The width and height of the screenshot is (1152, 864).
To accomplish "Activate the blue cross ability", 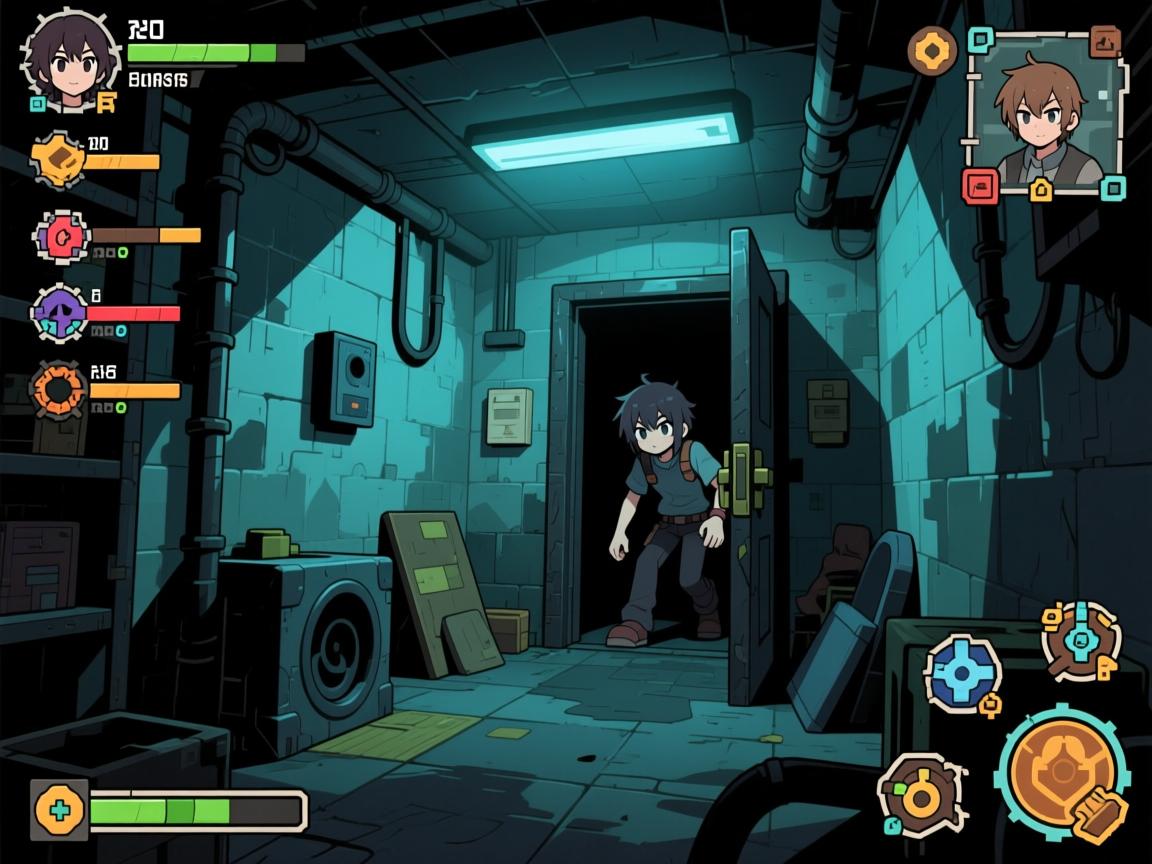I will 962,672.
